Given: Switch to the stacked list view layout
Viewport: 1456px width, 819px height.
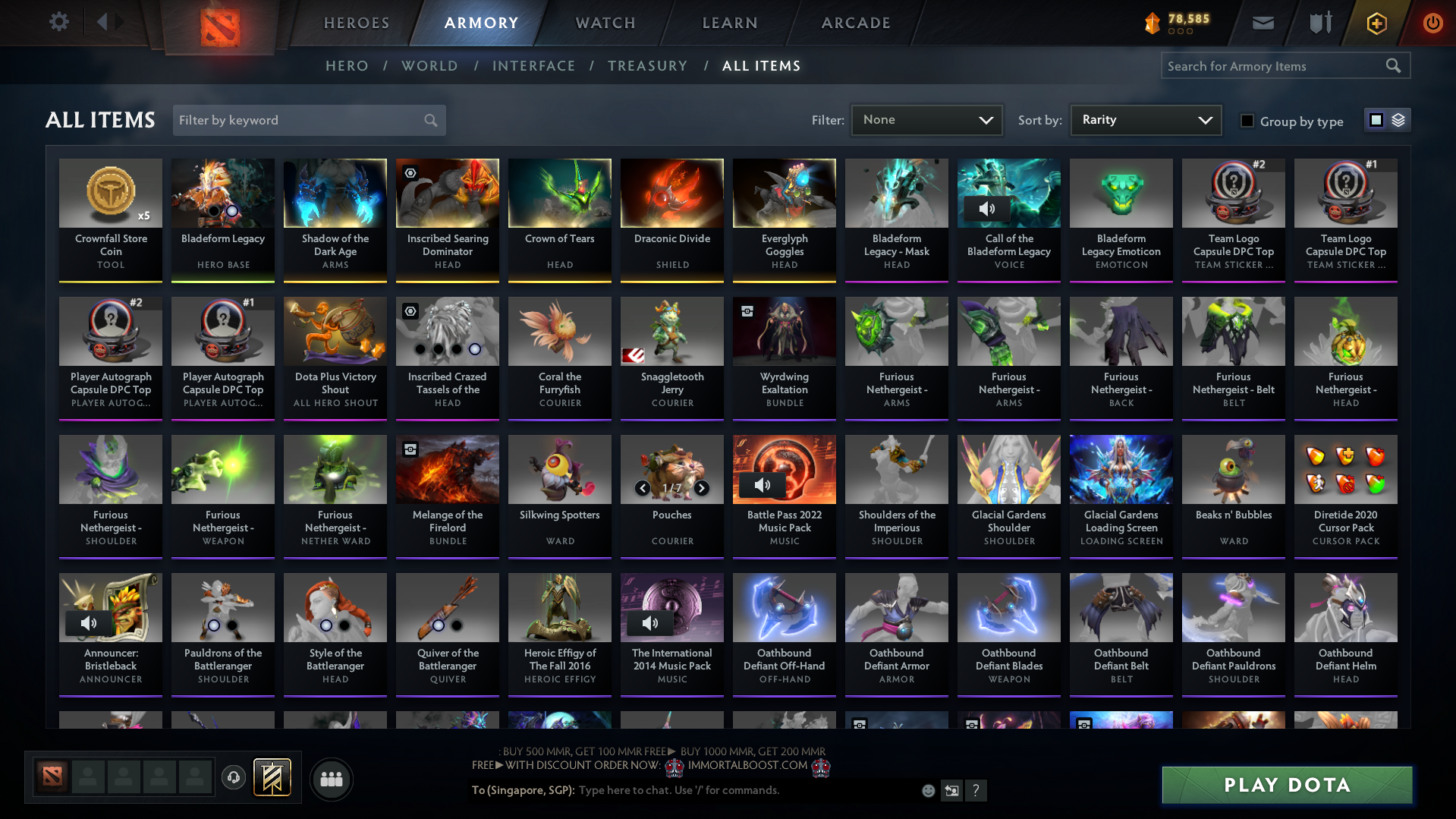Looking at the screenshot, I should pyautogui.click(x=1398, y=119).
